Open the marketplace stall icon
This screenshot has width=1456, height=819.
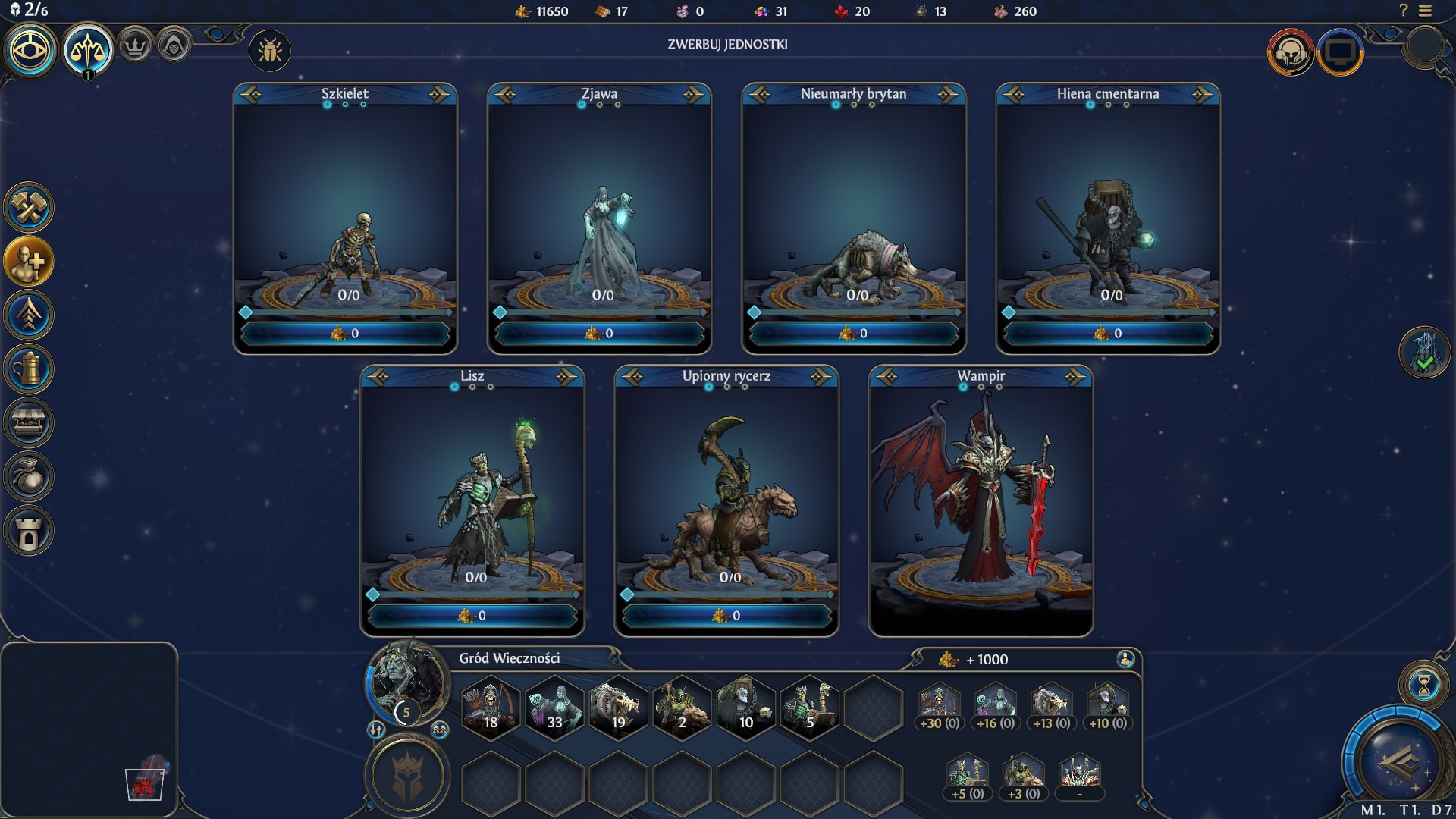click(29, 423)
